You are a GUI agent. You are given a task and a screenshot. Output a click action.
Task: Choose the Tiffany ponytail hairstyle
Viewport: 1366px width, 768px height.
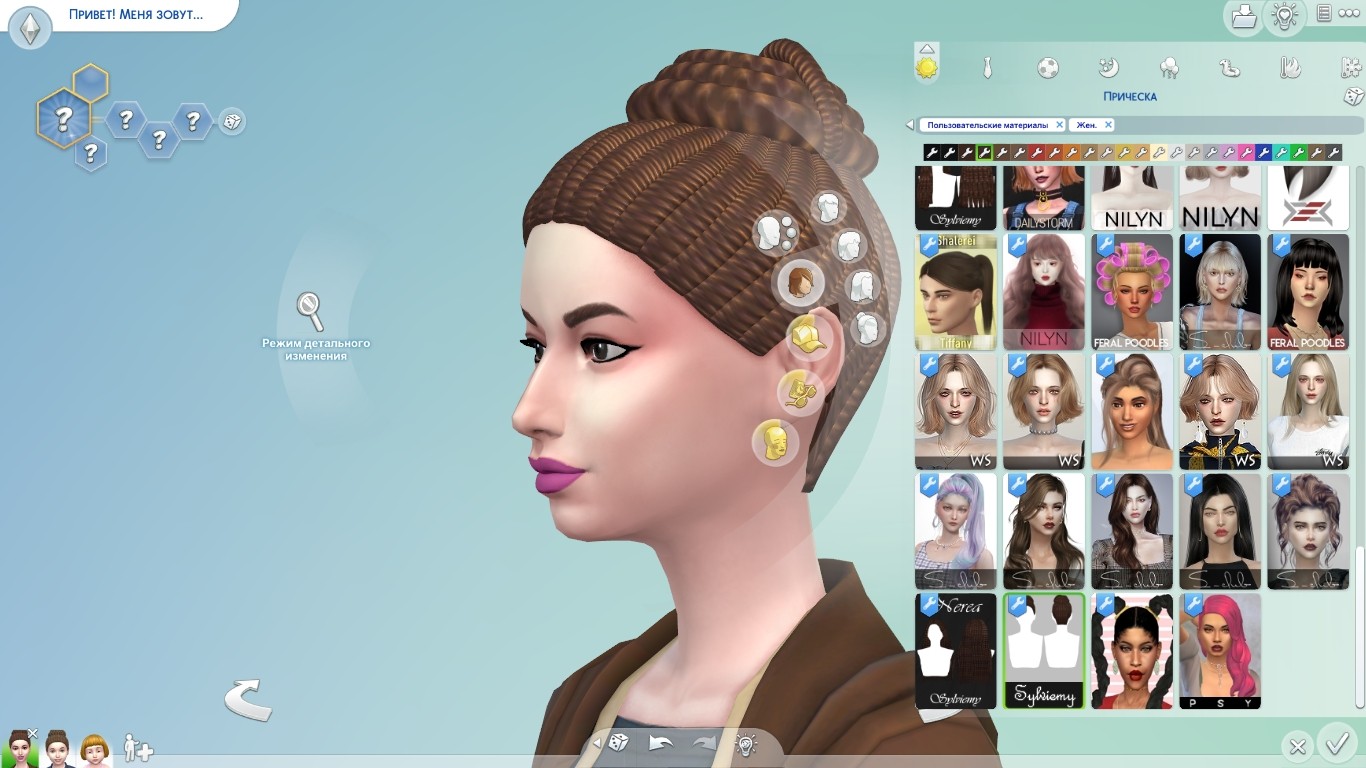click(x=955, y=292)
